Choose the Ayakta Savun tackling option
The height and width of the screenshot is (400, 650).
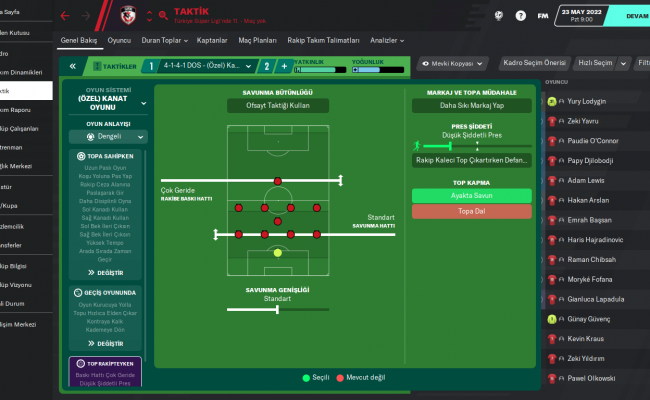click(x=471, y=196)
